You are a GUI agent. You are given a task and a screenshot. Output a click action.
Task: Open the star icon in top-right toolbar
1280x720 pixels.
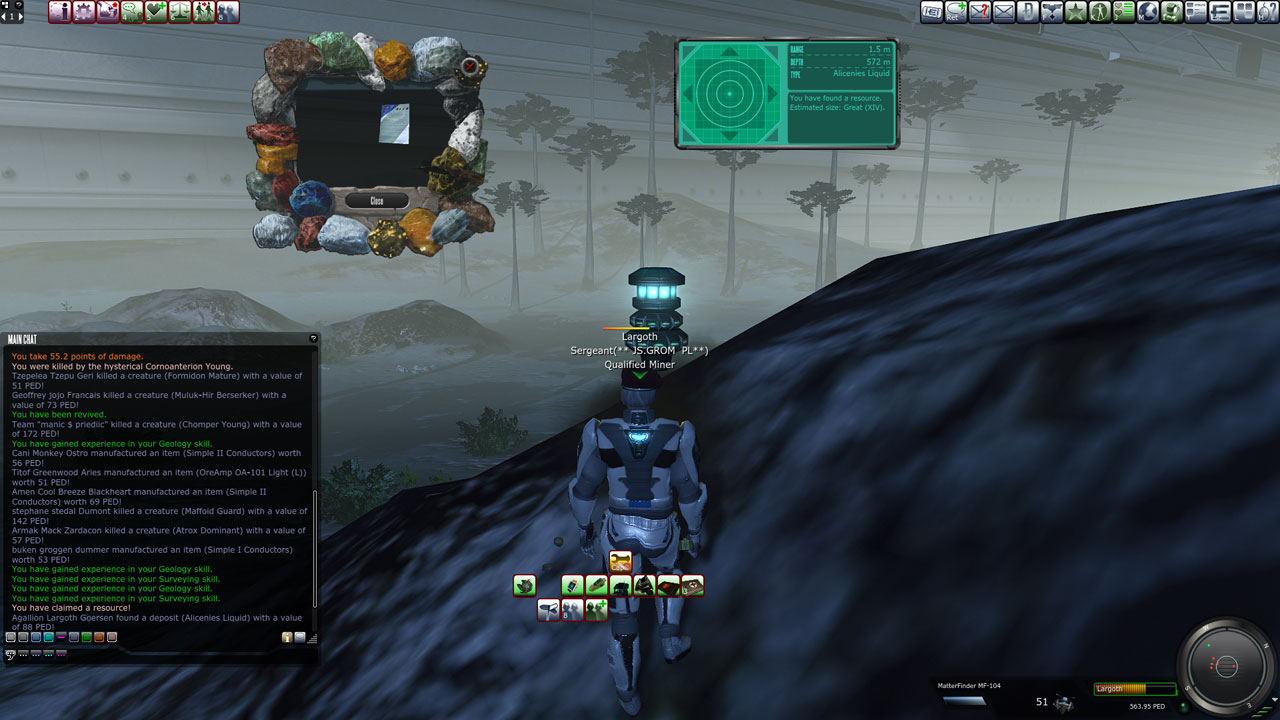click(1076, 12)
